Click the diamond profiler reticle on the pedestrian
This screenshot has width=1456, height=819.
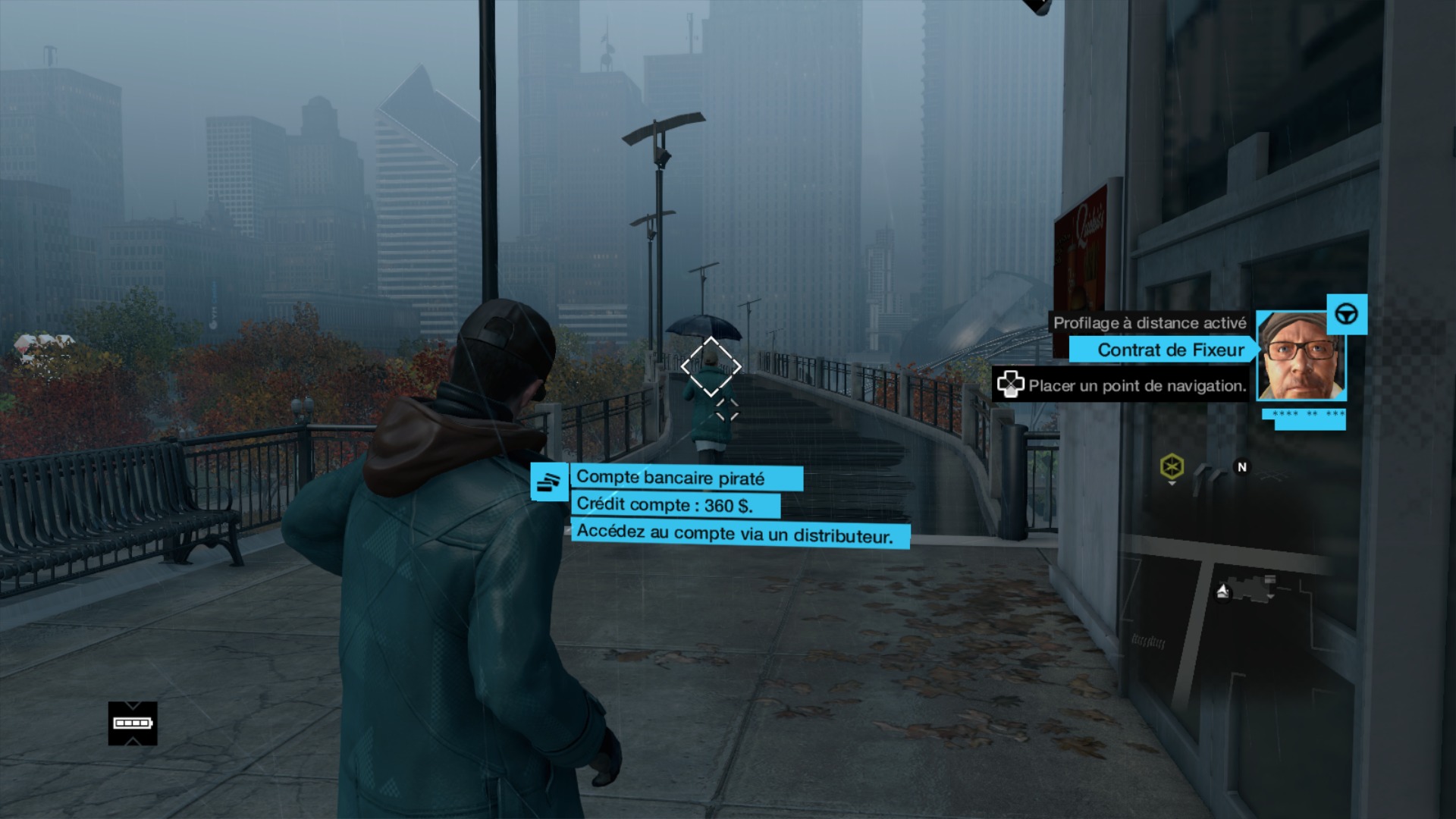click(x=711, y=367)
